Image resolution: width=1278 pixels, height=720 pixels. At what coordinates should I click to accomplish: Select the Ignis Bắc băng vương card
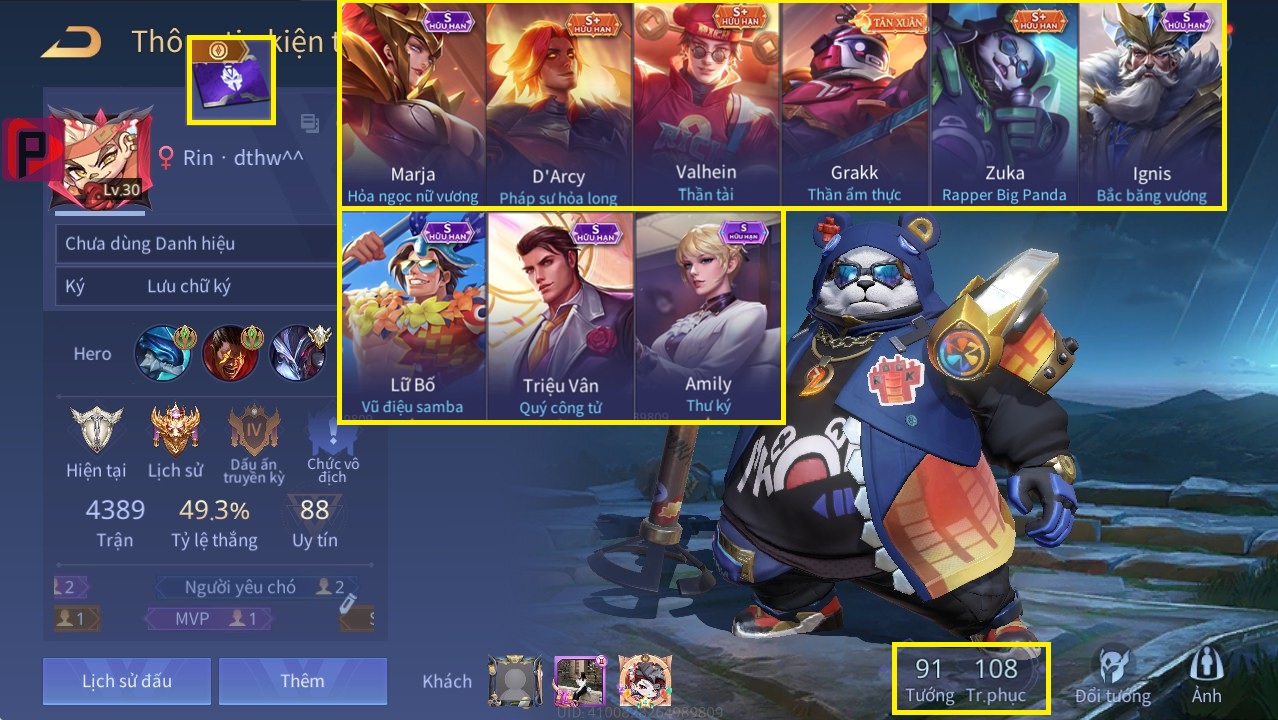(1151, 105)
